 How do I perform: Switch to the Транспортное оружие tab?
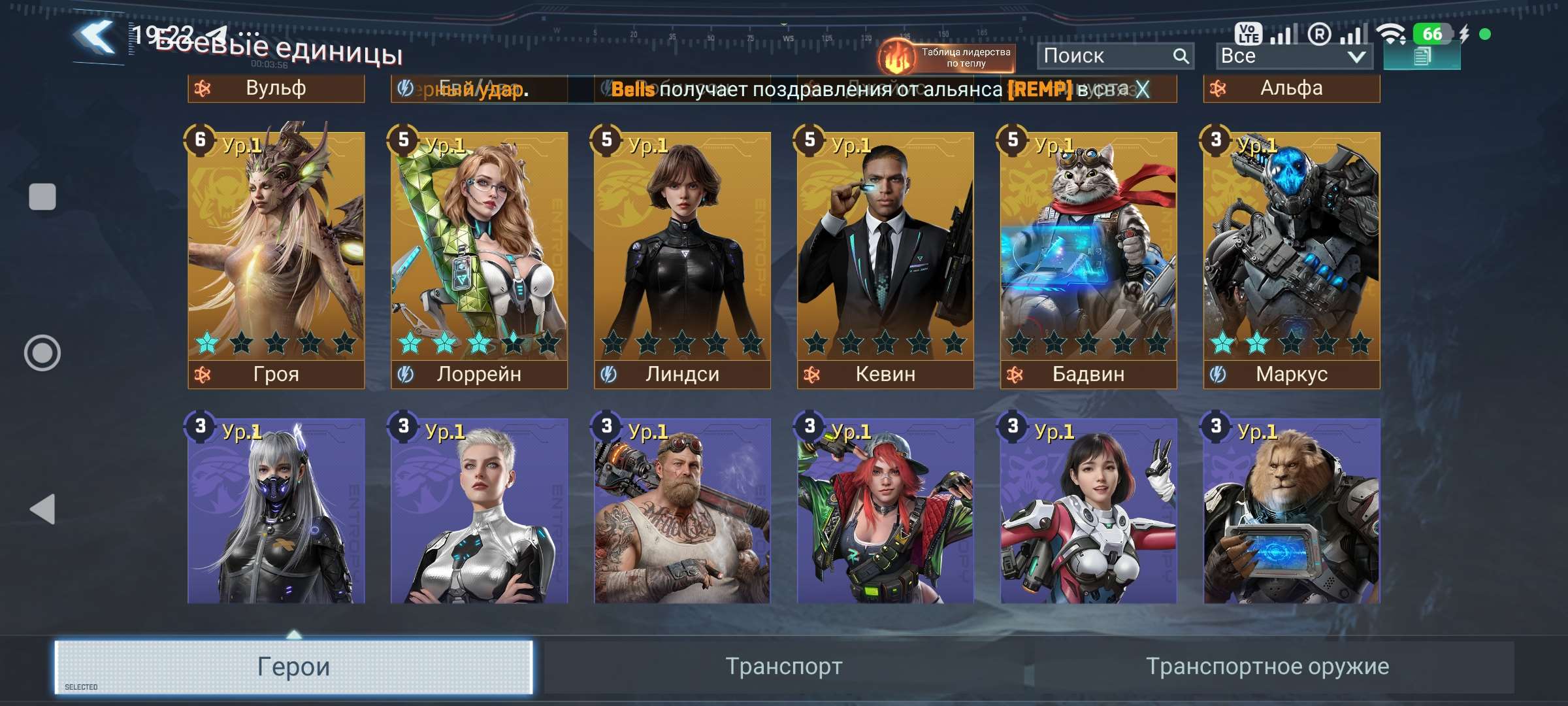point(1267,667)
